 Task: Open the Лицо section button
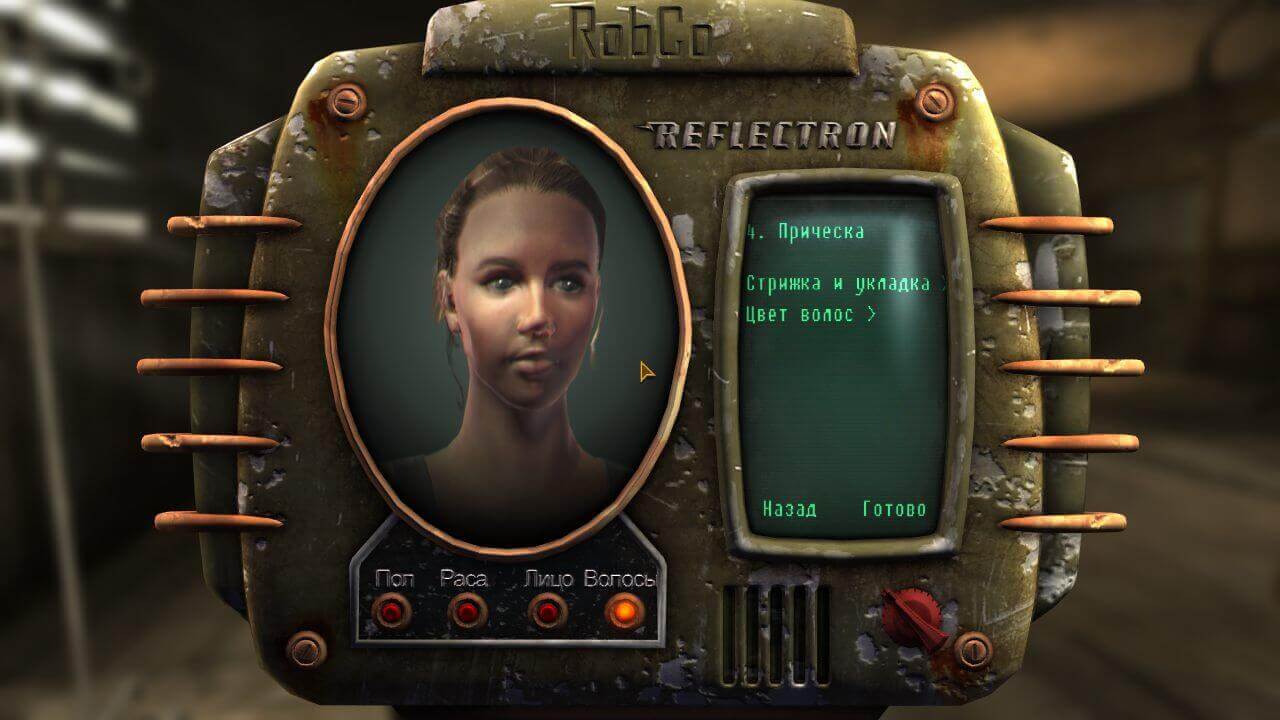pos(547,610)
